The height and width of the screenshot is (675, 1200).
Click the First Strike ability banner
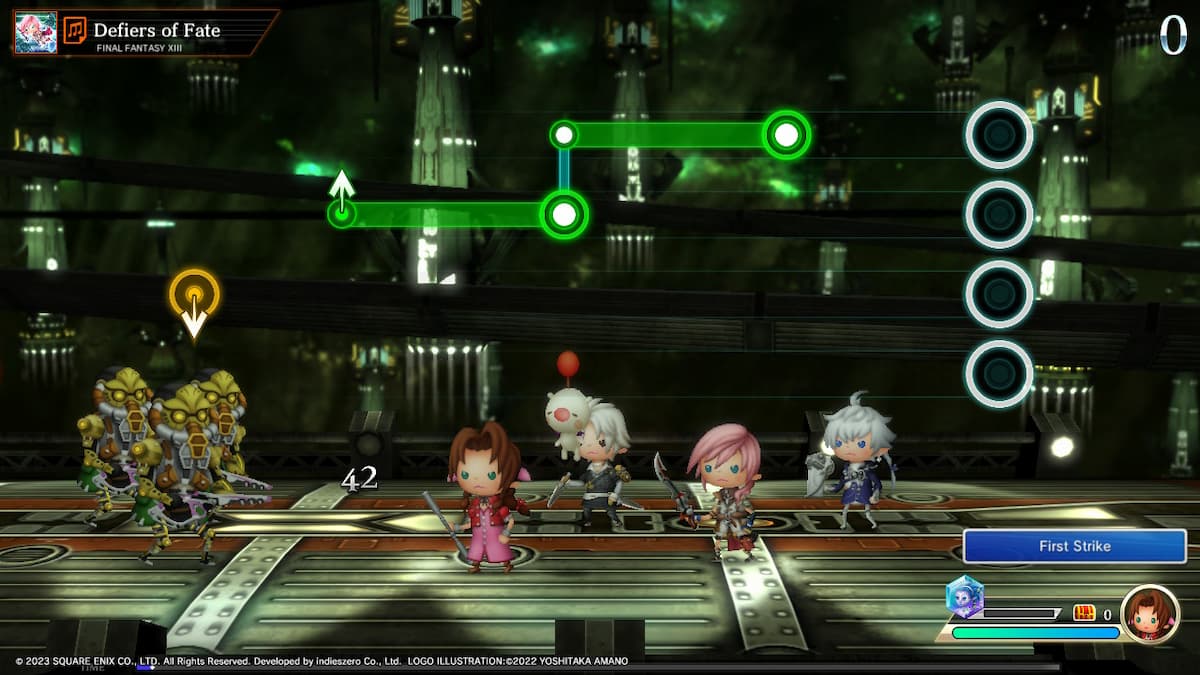click(1074, 546)
